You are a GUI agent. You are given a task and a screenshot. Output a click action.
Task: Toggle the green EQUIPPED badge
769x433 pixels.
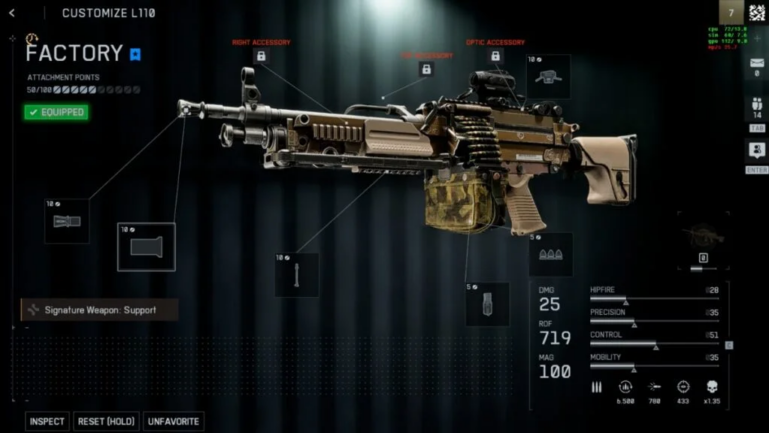[x=56, y=112]
